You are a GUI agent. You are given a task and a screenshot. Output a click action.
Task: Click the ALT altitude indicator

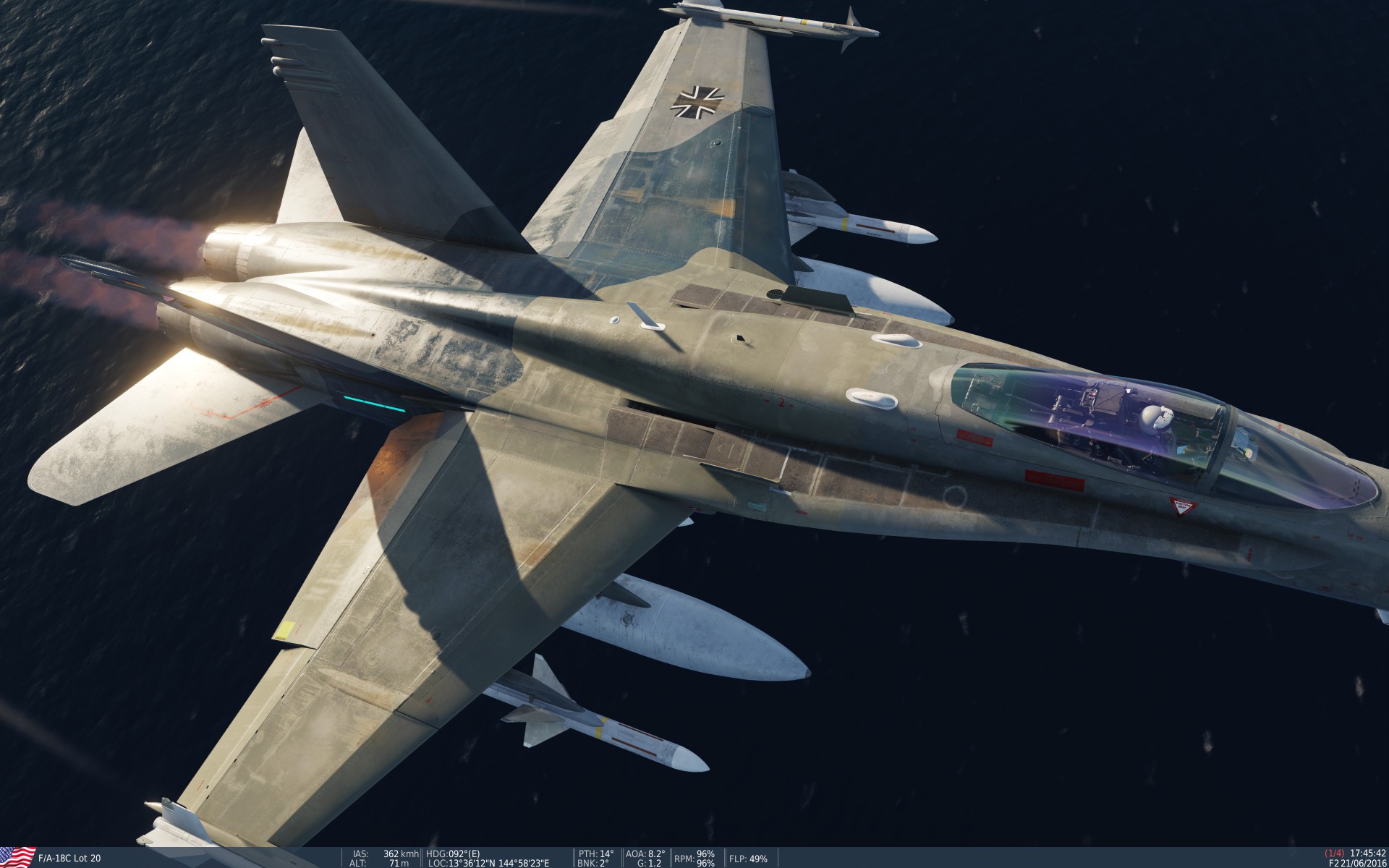pyautogui.click(x=358, y=862)
